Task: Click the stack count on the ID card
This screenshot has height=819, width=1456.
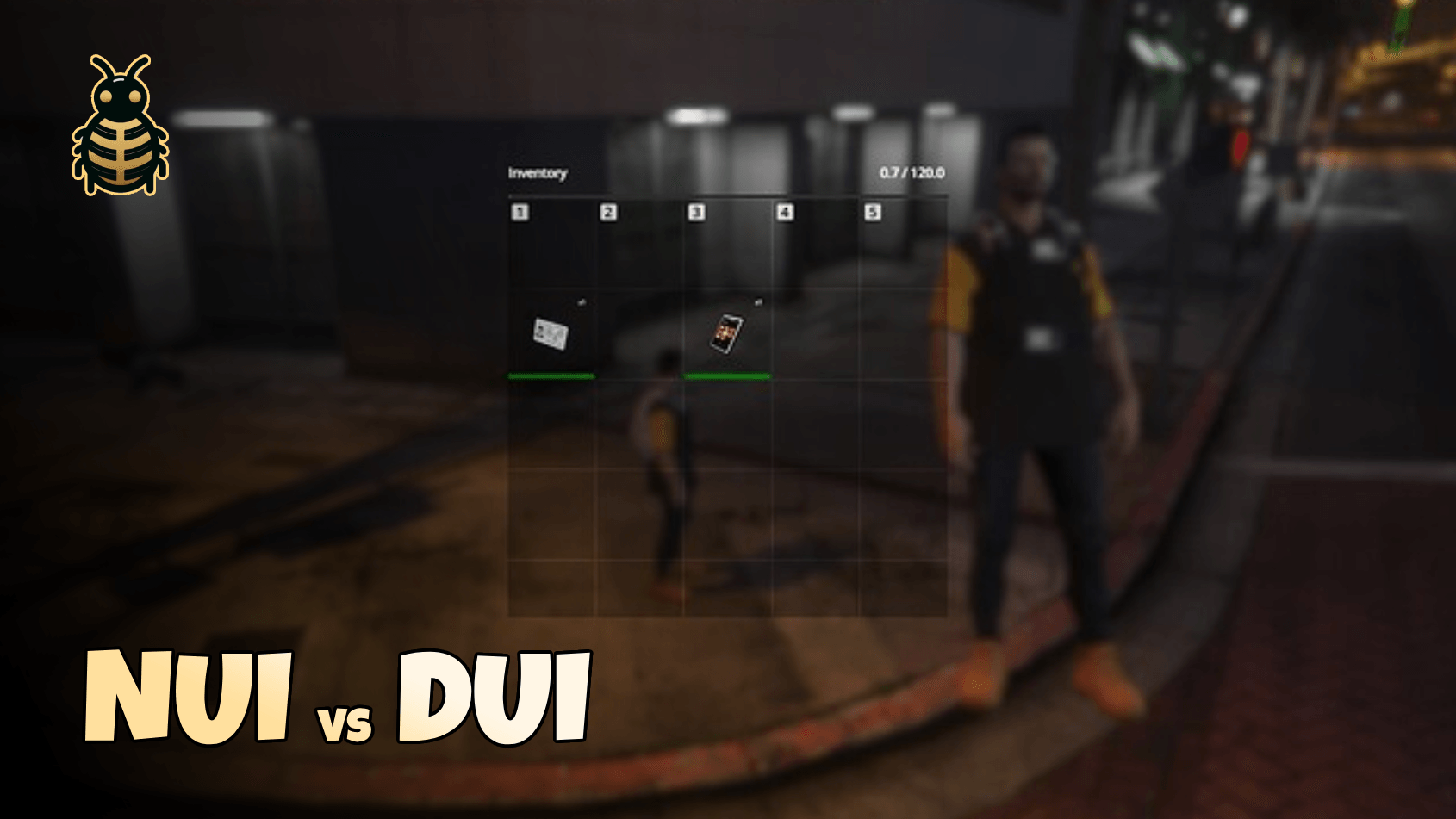Action: (x=583, y=302)
